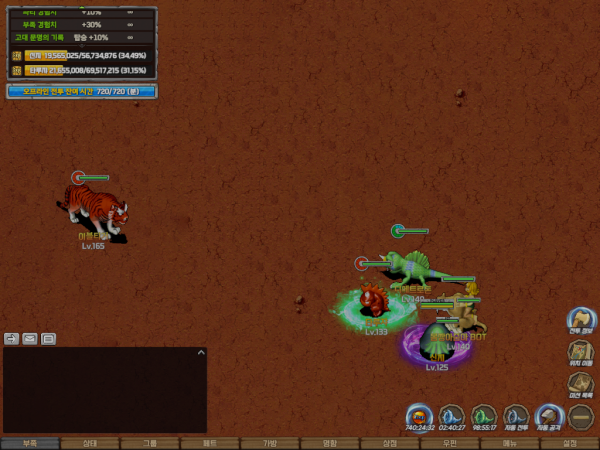Open the 전투 정보 axe icon

581,320
